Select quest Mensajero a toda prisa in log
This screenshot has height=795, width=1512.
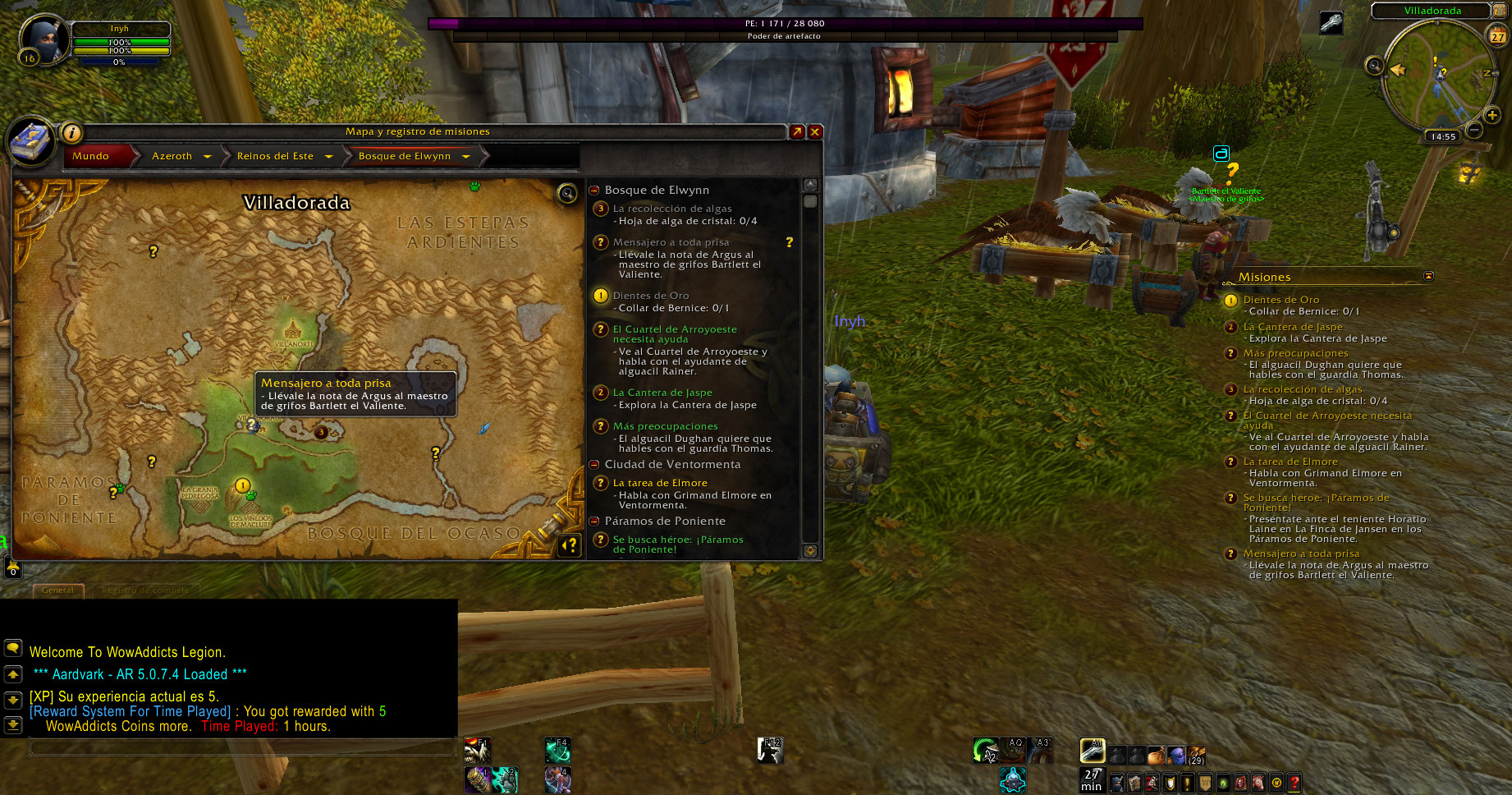point(671,242)
